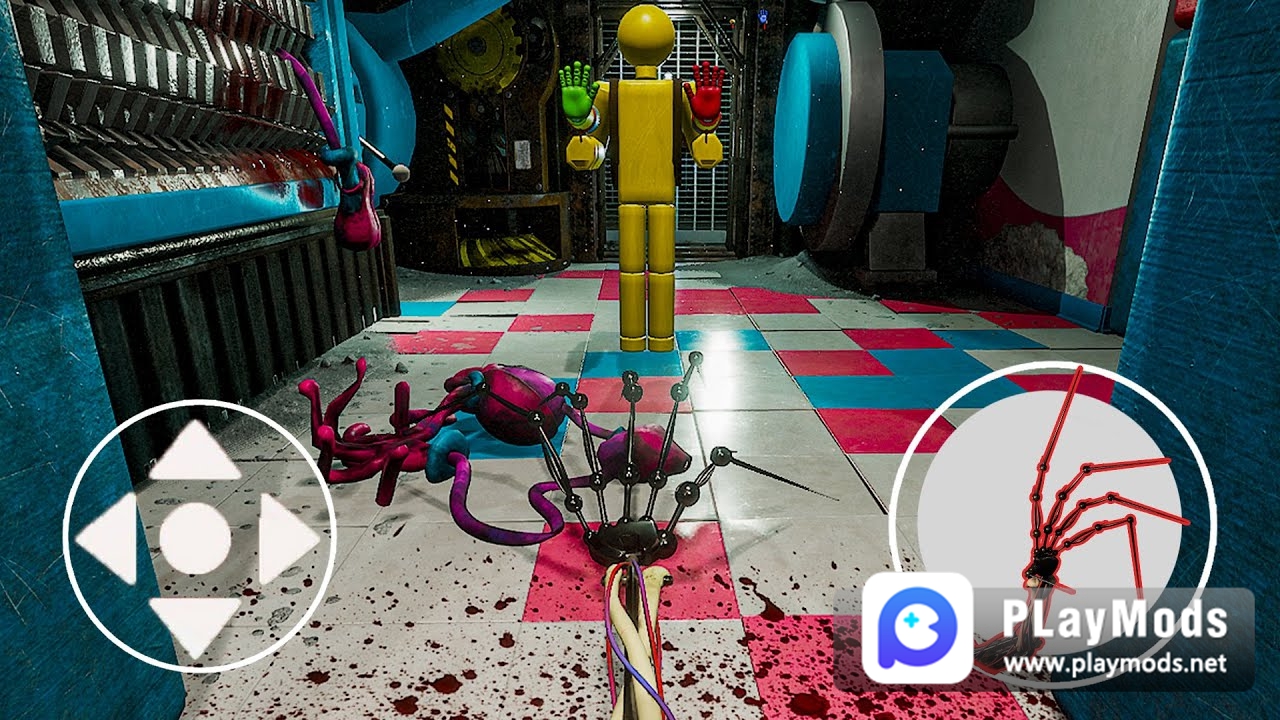Click the mannequin's red hand
This screenshot has height=720, width=1280.
pos(709,92)
